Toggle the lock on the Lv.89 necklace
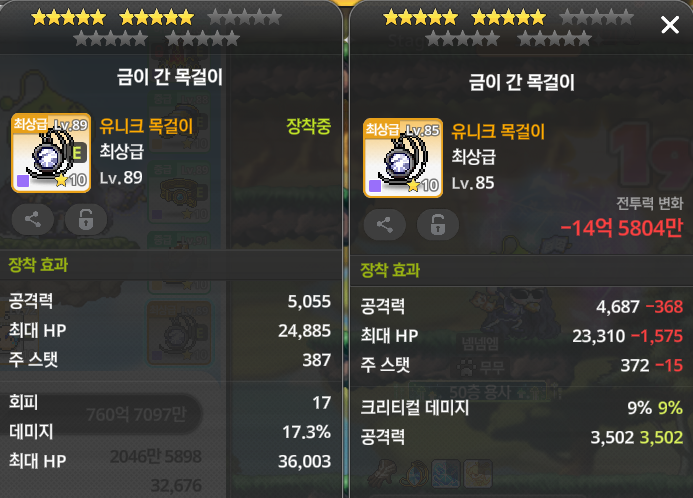 point(85,220)
